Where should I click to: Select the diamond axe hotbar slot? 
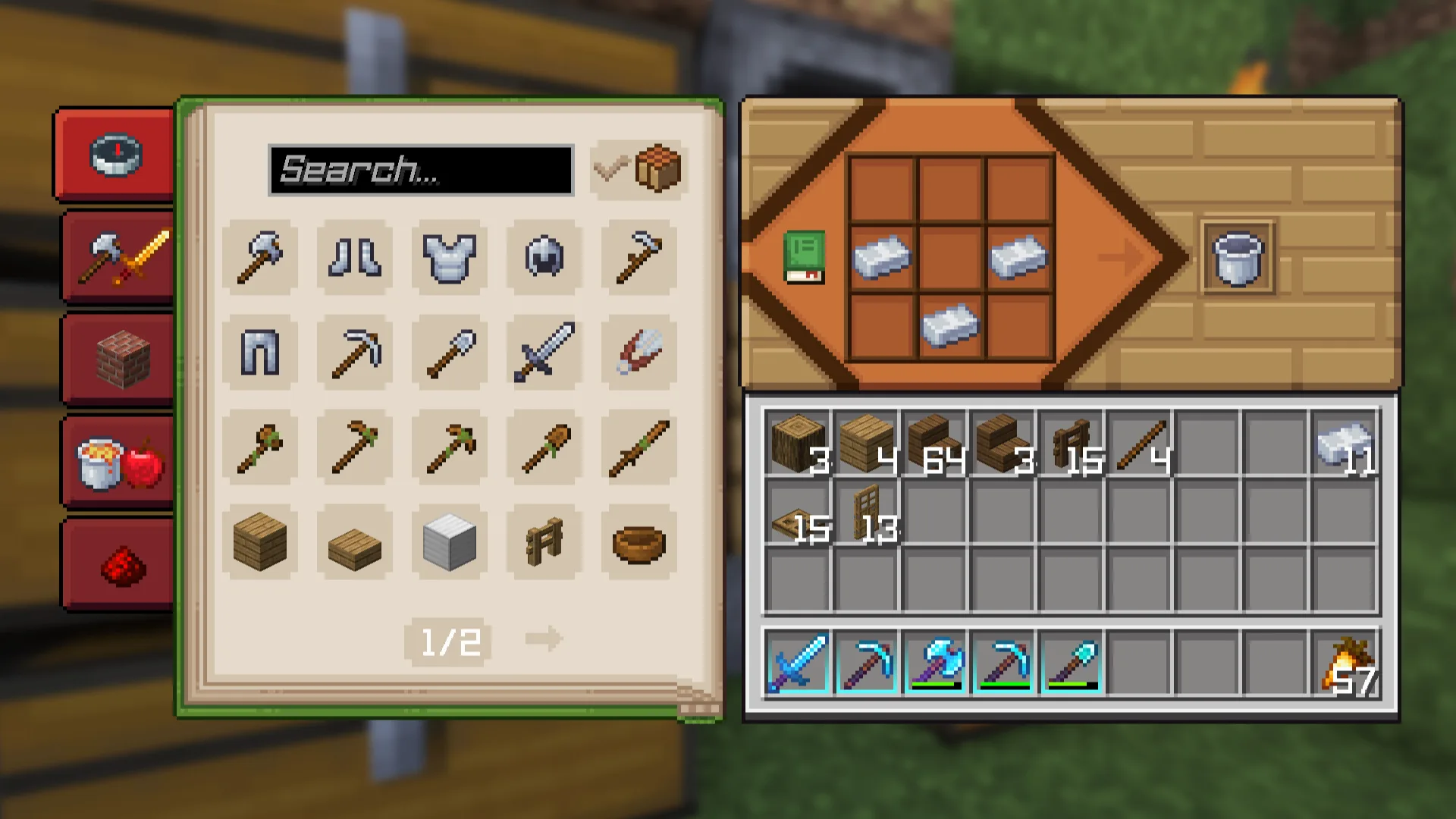pyautogui.click(x=934, y=664)
